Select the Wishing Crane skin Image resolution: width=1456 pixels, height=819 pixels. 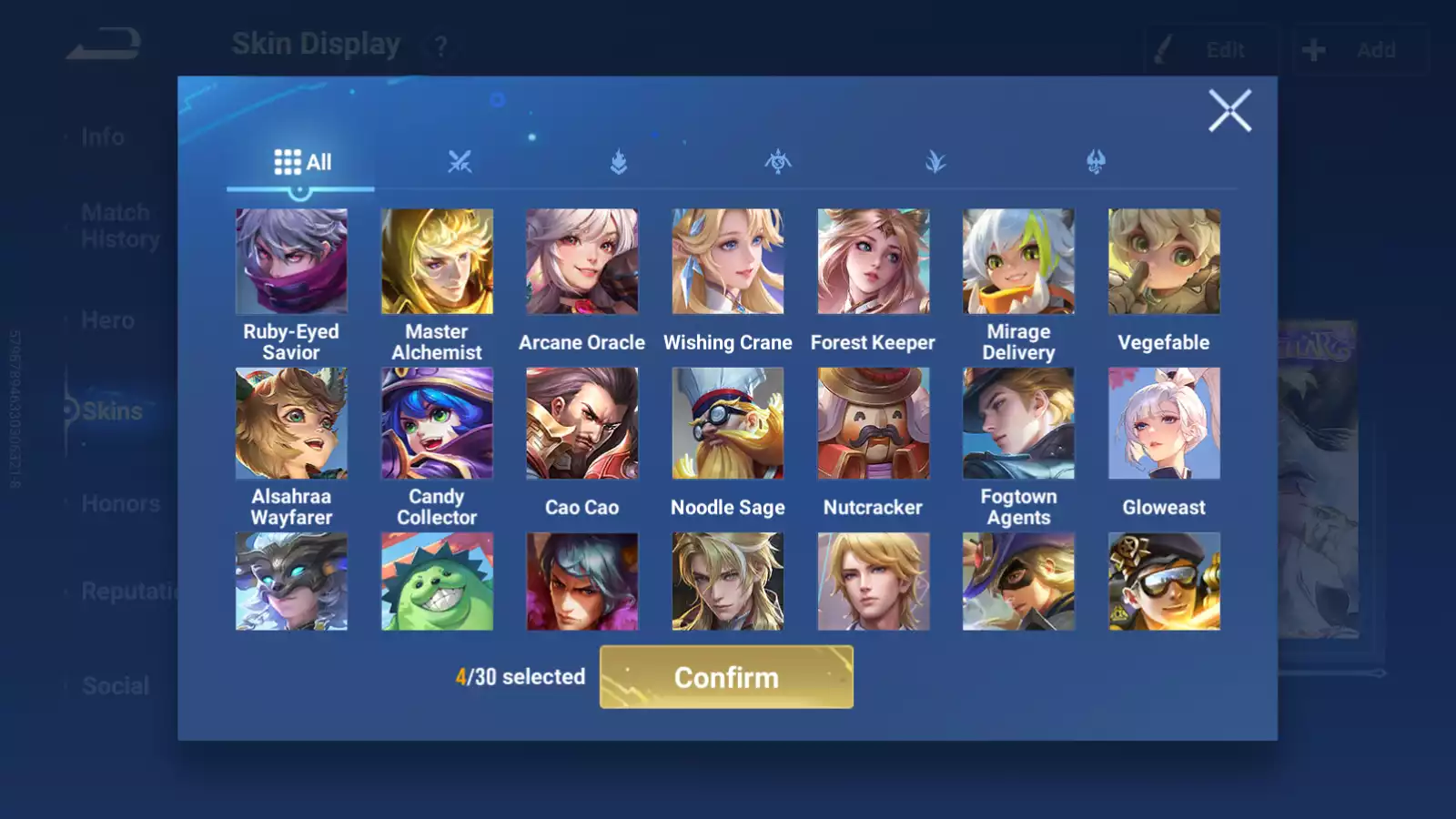tap(728, 262)
